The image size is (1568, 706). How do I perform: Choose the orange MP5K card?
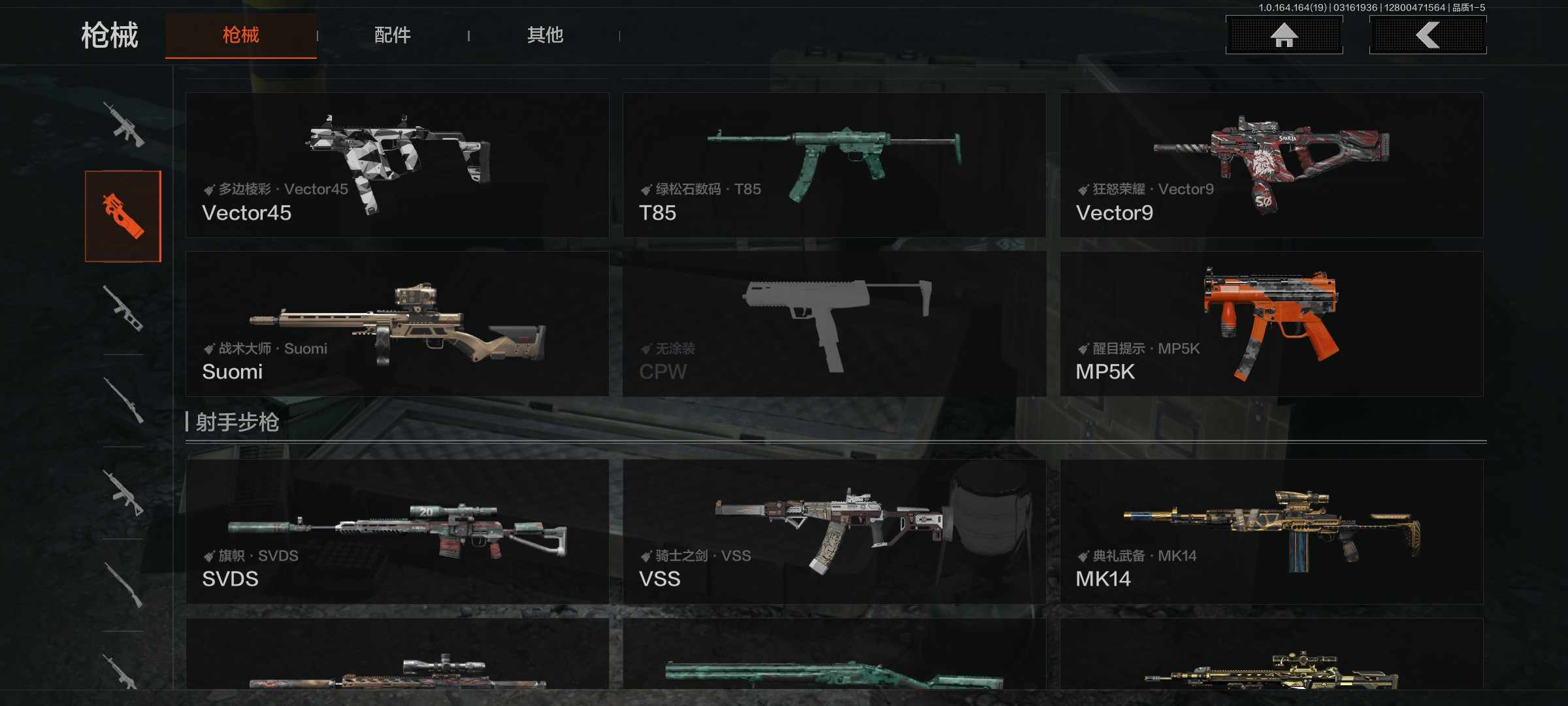coord(1271,324)
